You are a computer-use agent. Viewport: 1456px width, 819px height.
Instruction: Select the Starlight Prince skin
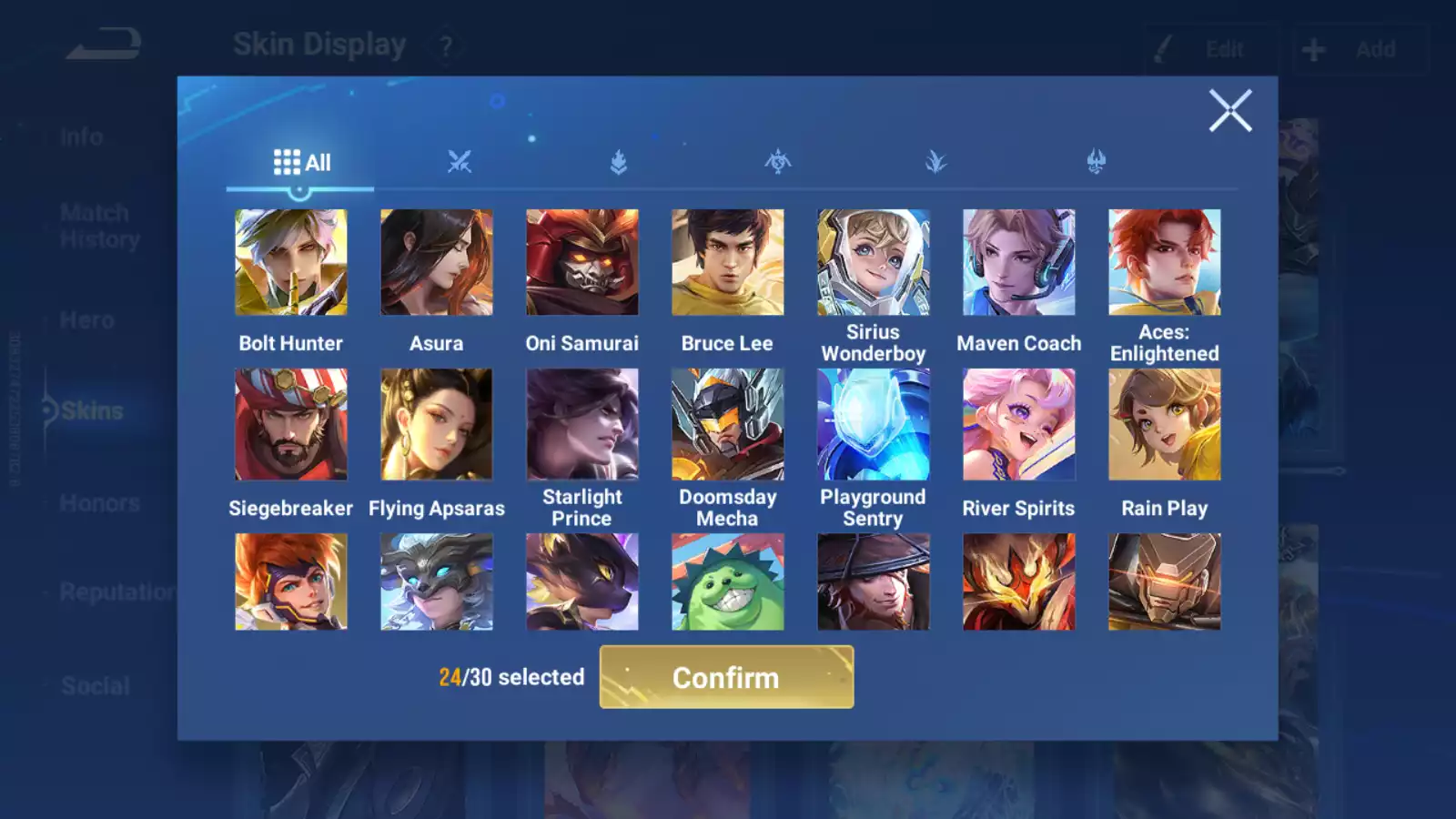582,424
